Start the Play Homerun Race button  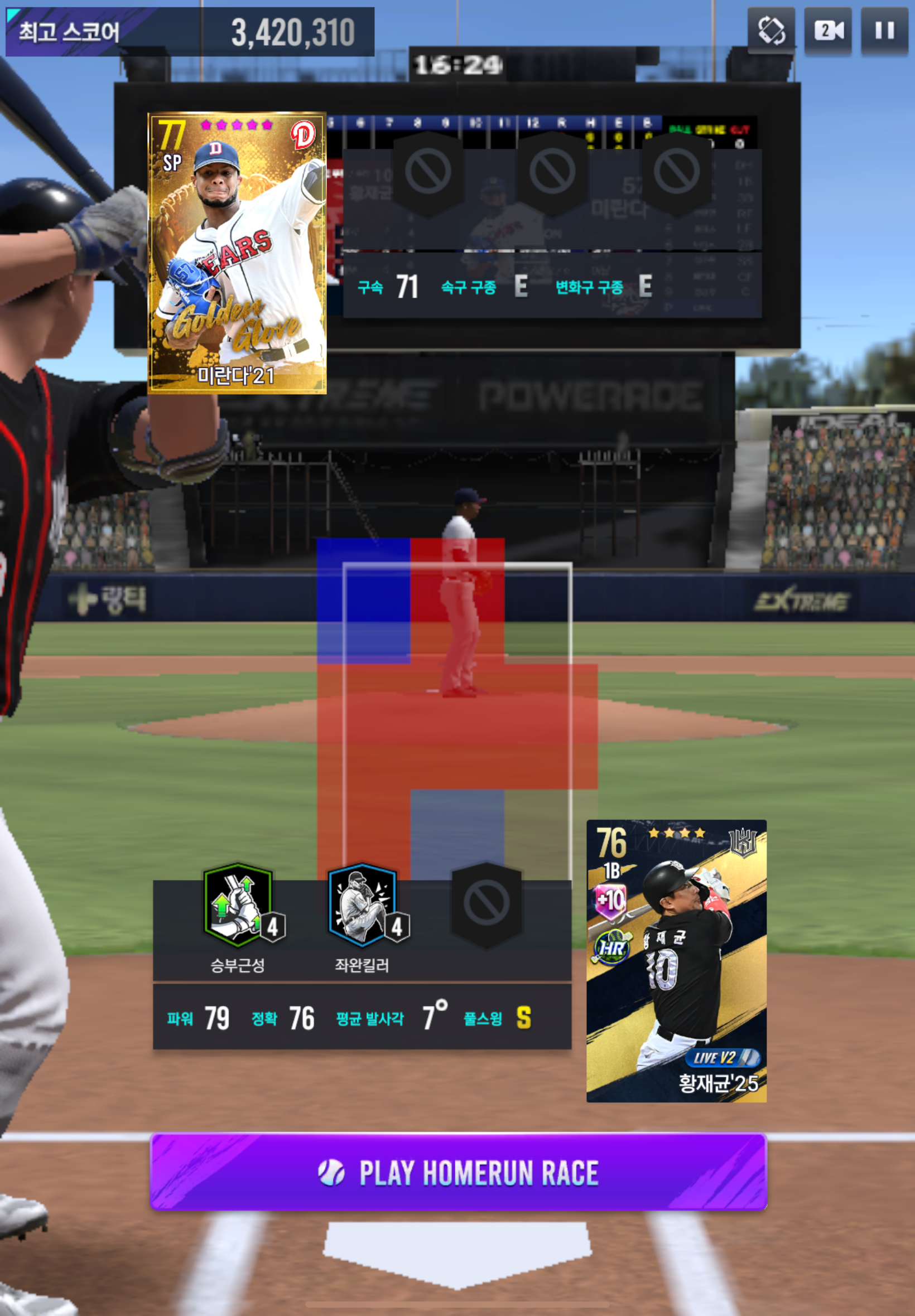[458, 1171]
